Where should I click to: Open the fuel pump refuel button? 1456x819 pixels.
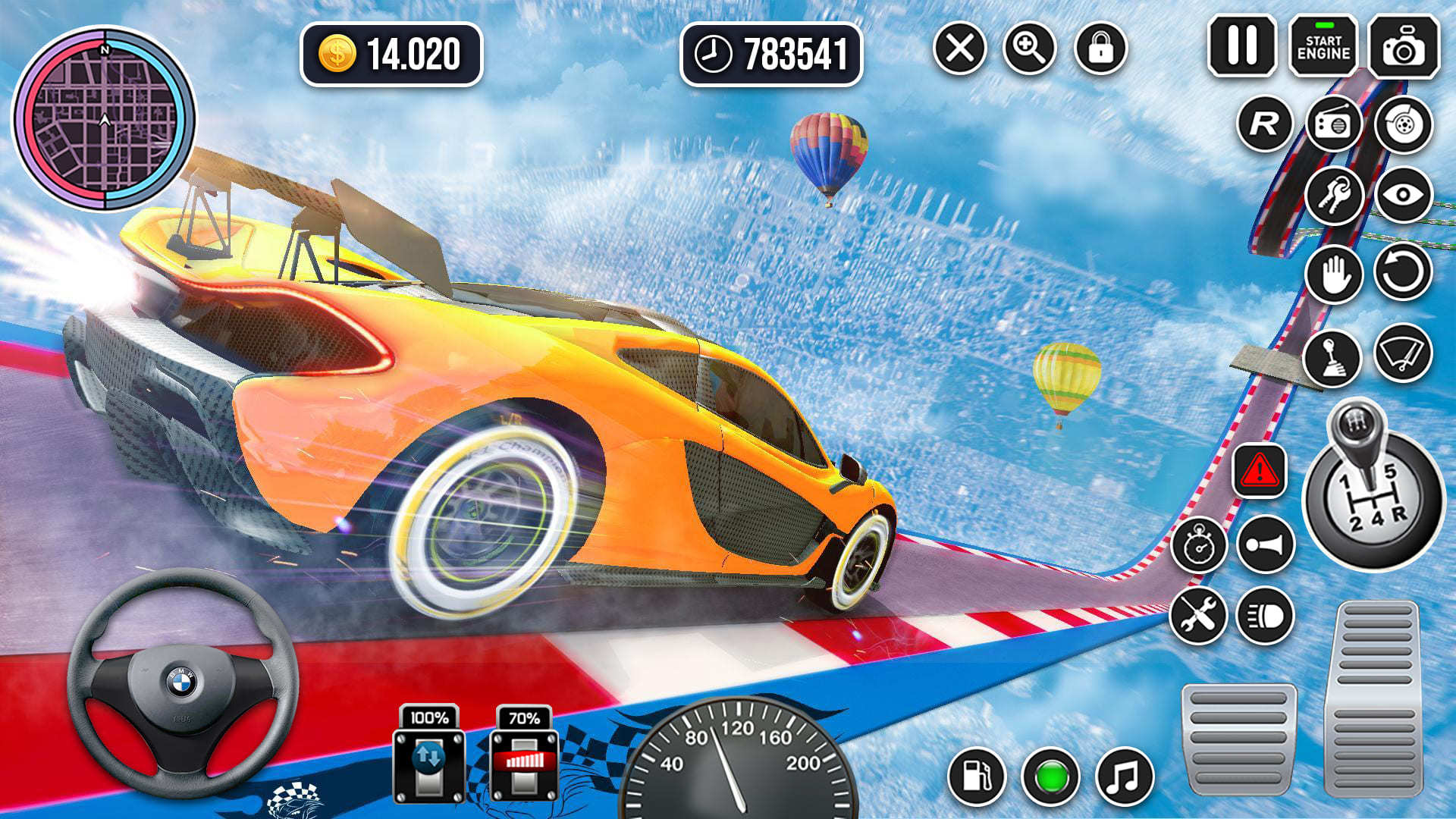tap(976, 777)
